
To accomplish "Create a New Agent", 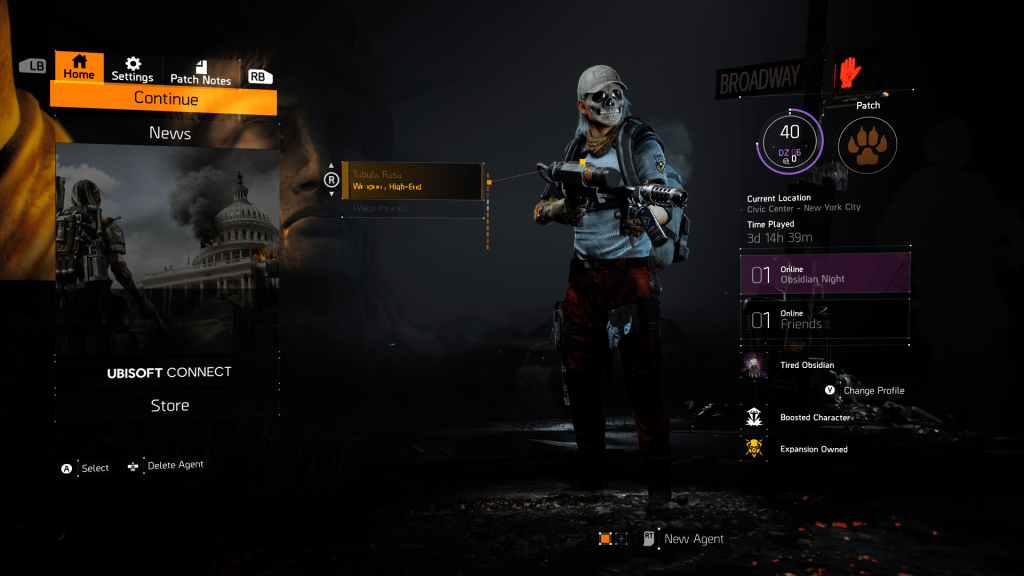I will 690,538.
